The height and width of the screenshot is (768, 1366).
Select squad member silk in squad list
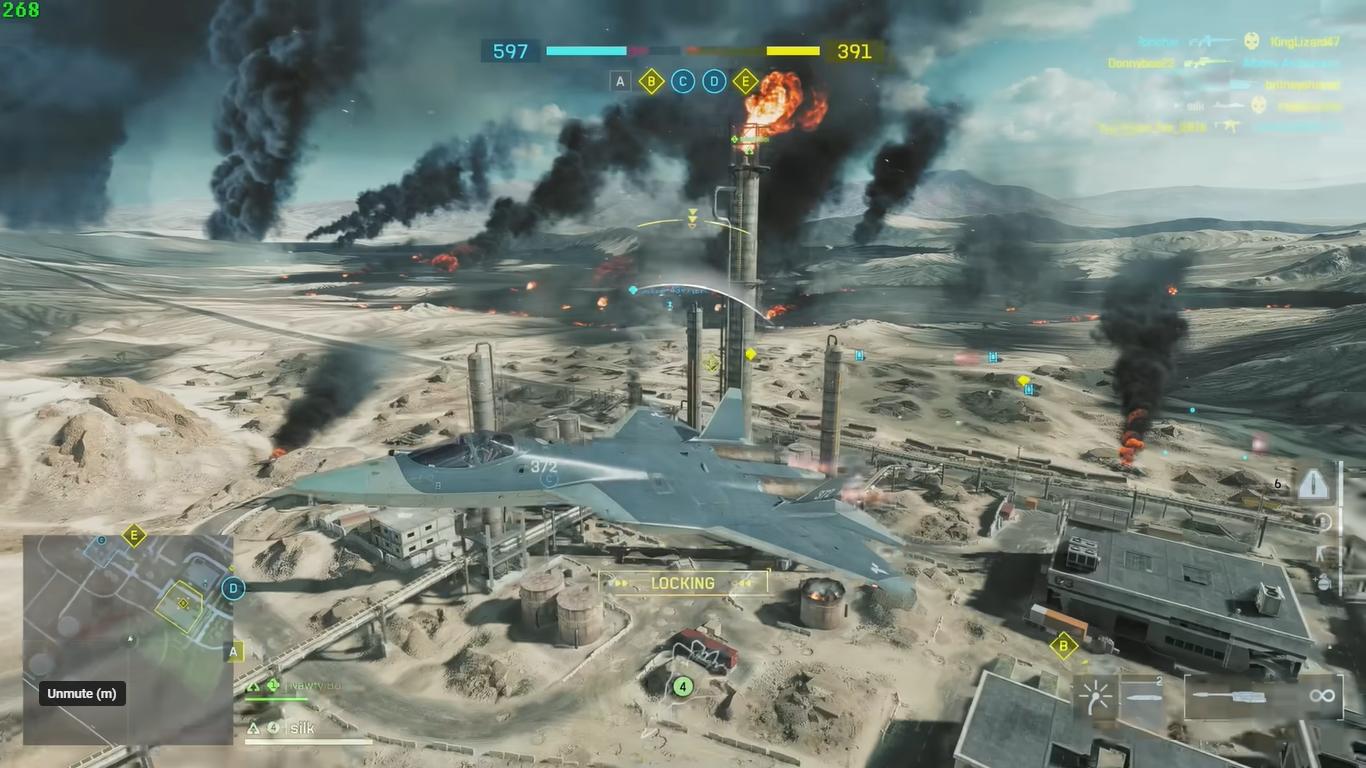300,729
